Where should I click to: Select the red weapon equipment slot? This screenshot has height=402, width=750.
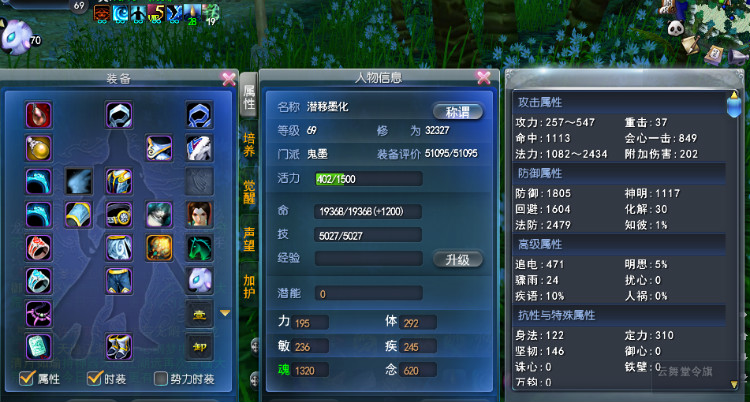pos(39,114)
